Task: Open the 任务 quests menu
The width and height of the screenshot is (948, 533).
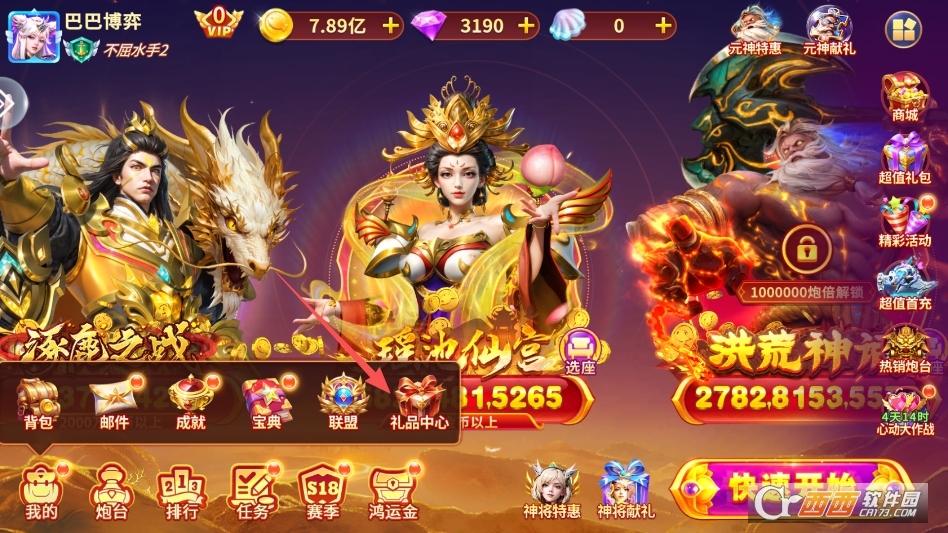Action: (x=253, y=491)
